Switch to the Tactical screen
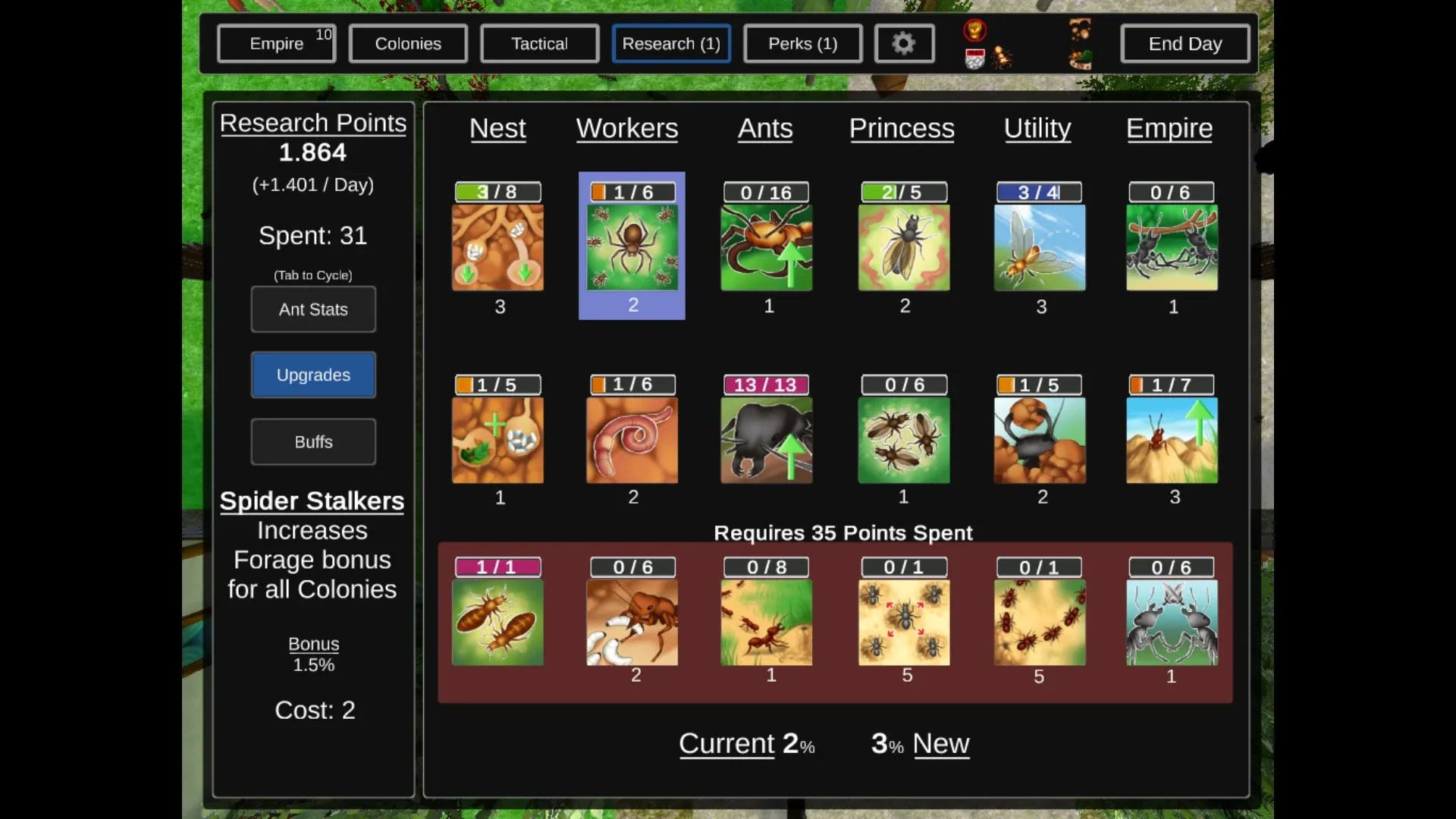 (x=539, y=43)
